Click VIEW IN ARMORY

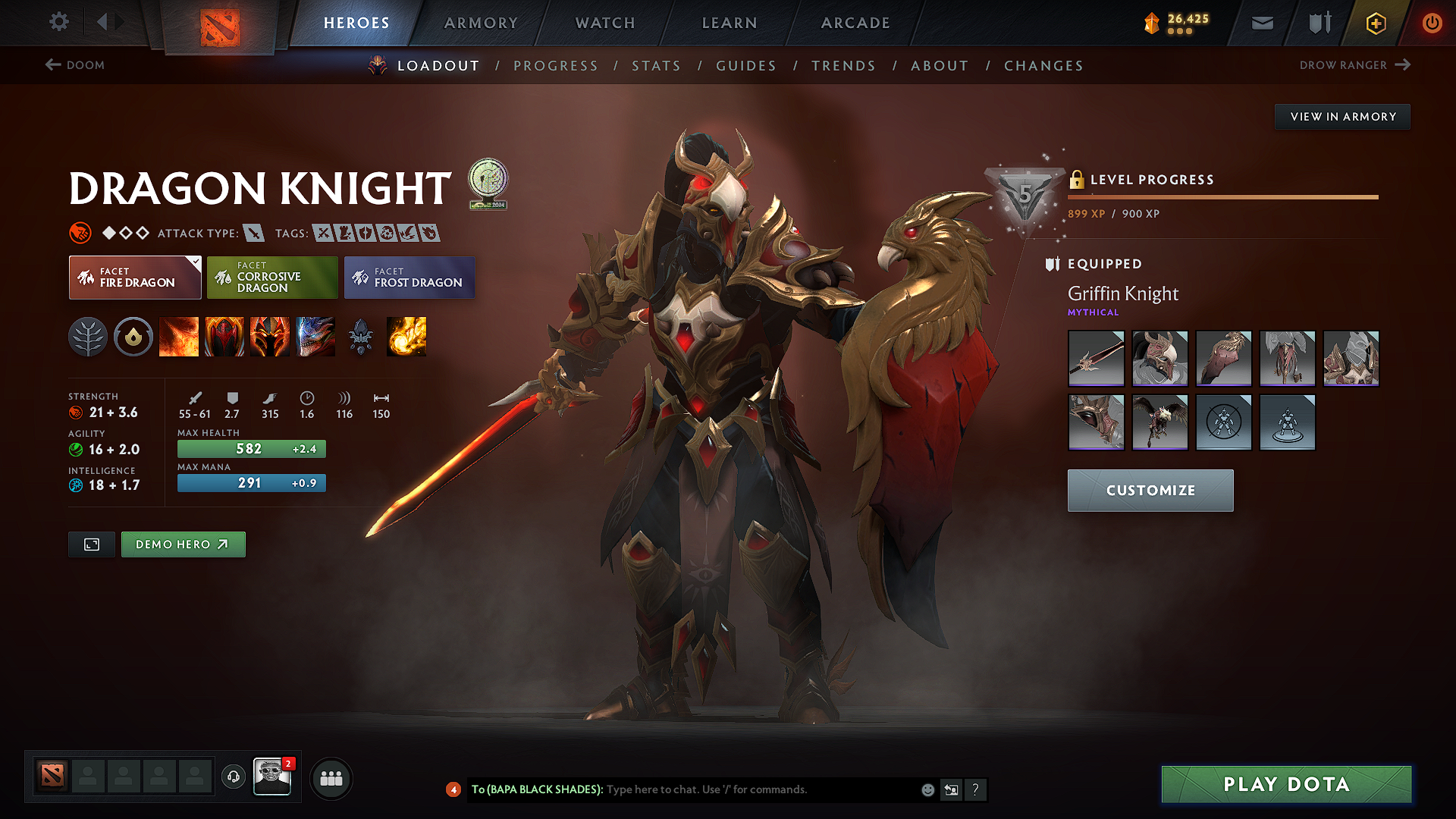pyautogui.click(x=1342, y=116)
